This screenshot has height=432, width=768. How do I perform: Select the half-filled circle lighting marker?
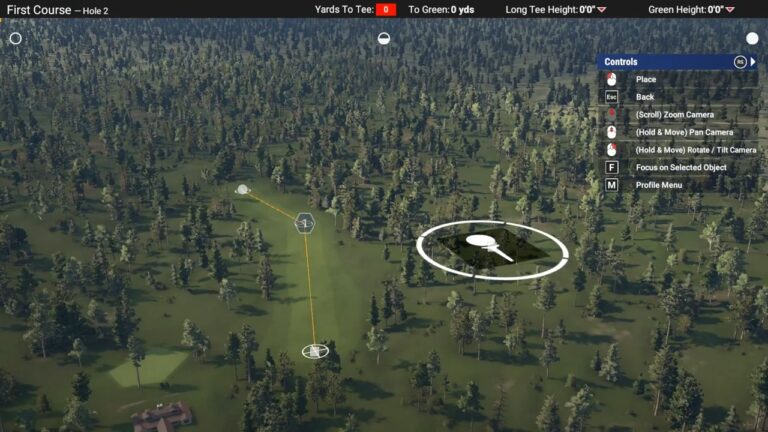(x=384, y=38)
